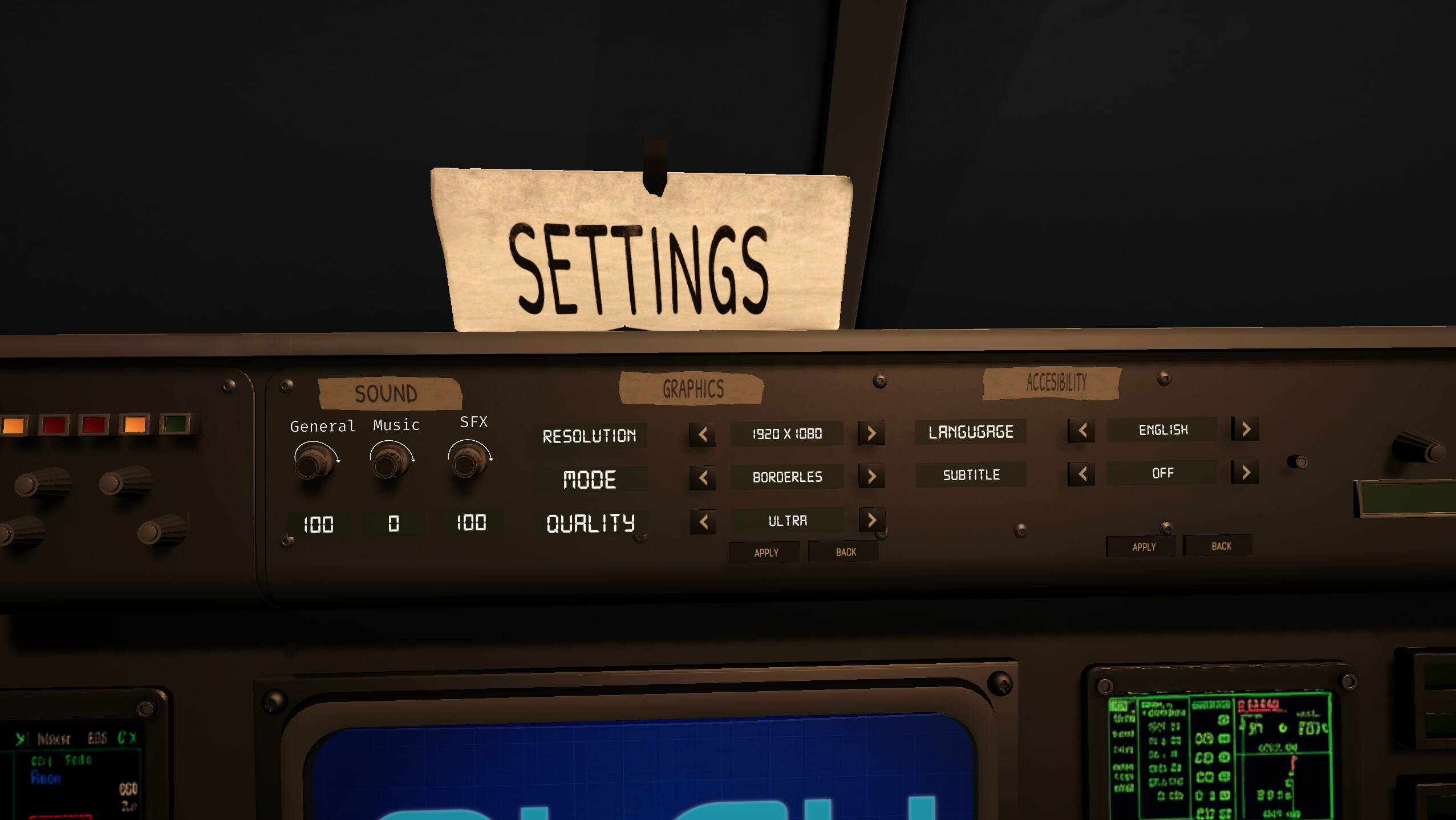The height and width of the screenshot is (820, 1456).
Task: Advance Mode option with right chevron
Action: [x=871, y=477]
